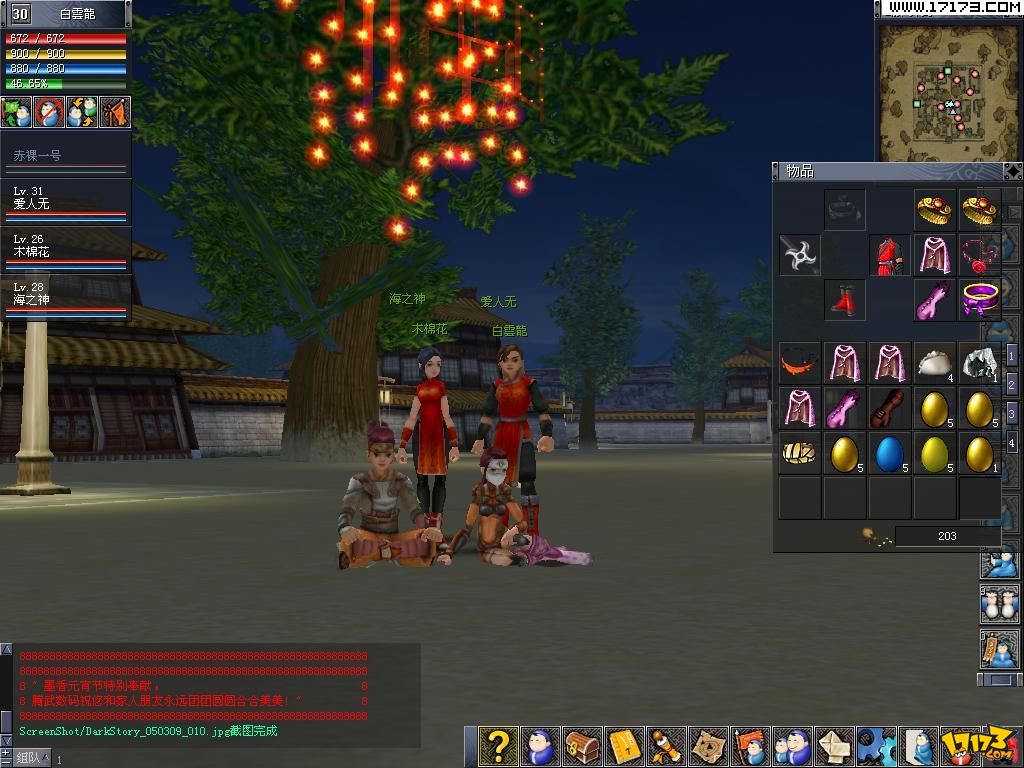Click the brown leather glove item
The width and height of the screenshot is (1024, 768).
click(x=889, y=408)
